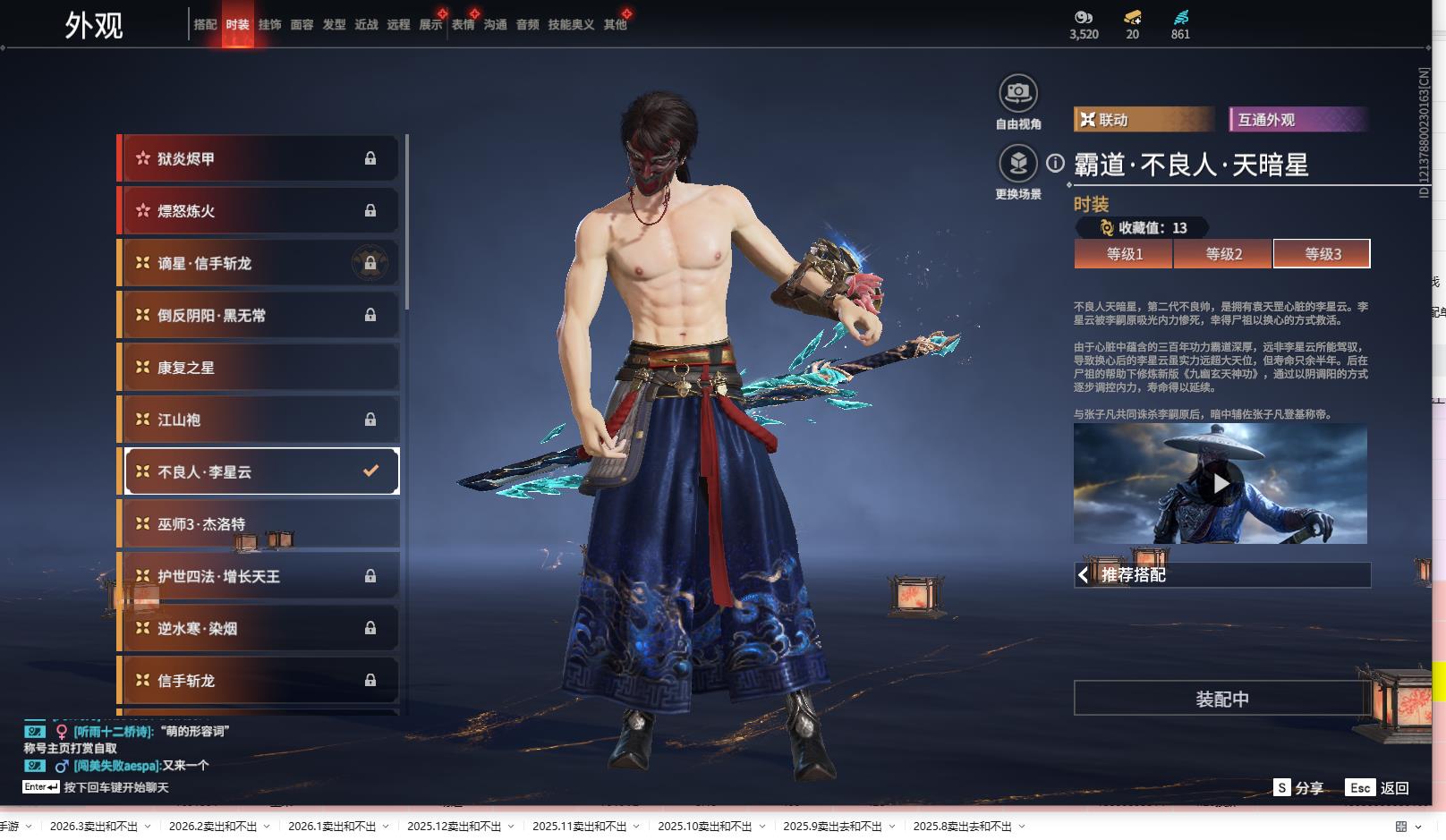Open the 技能奥义 tab

pyautogui.click(x=571, y=25)
